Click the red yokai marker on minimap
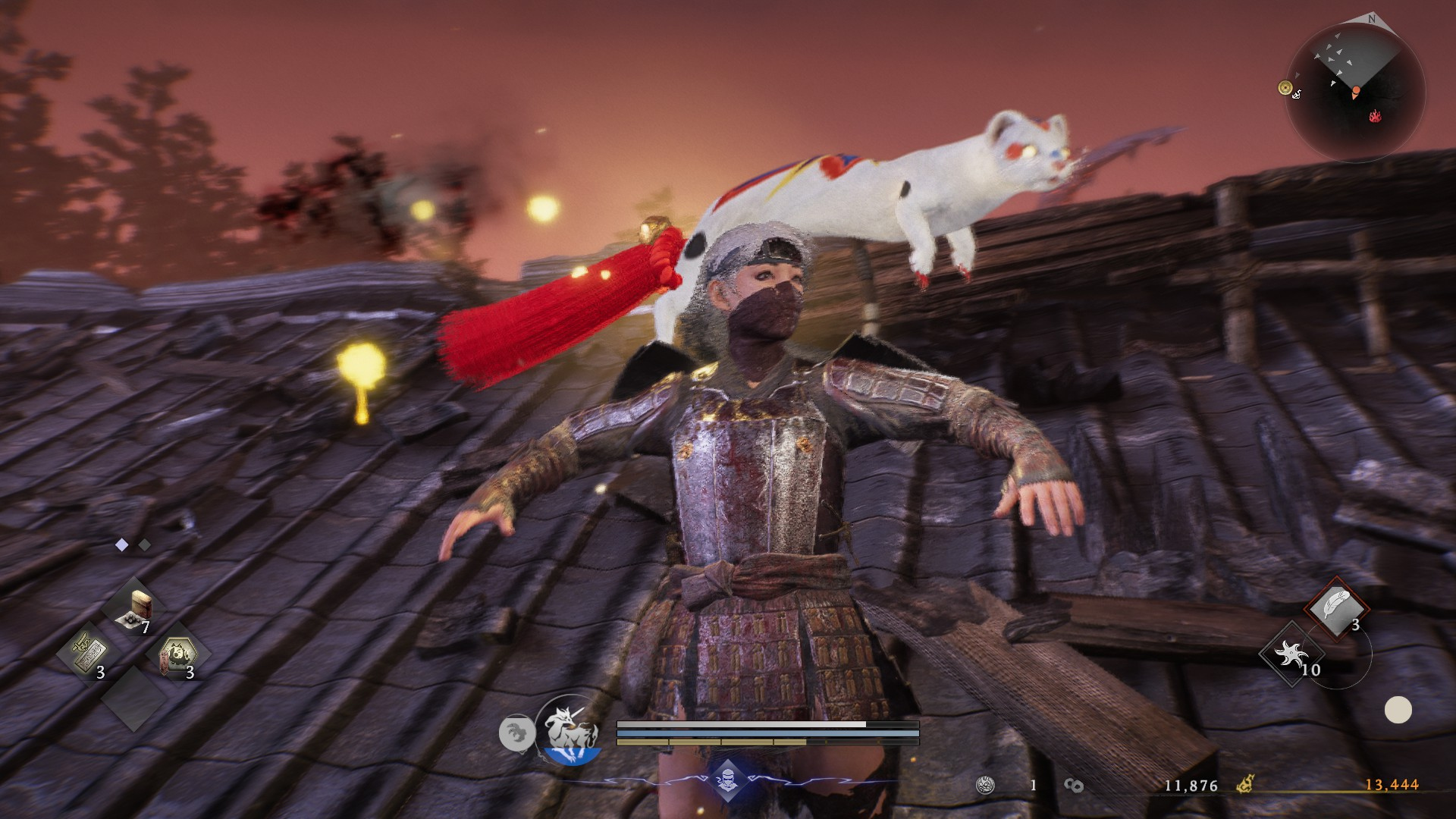Screen dimensions: 1456x819 [1375, 116]
